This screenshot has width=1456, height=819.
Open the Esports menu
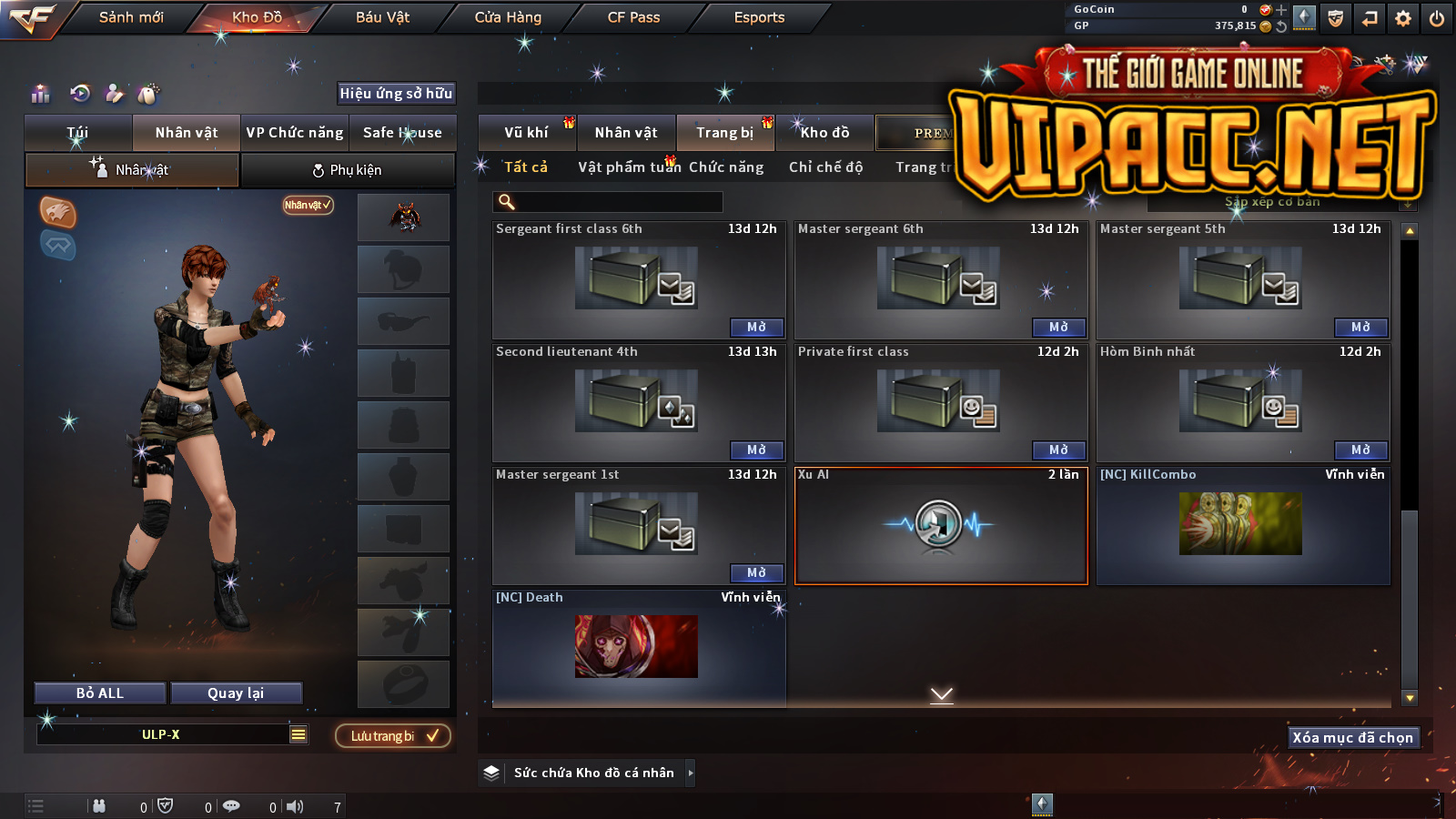[x=759, y=17]
